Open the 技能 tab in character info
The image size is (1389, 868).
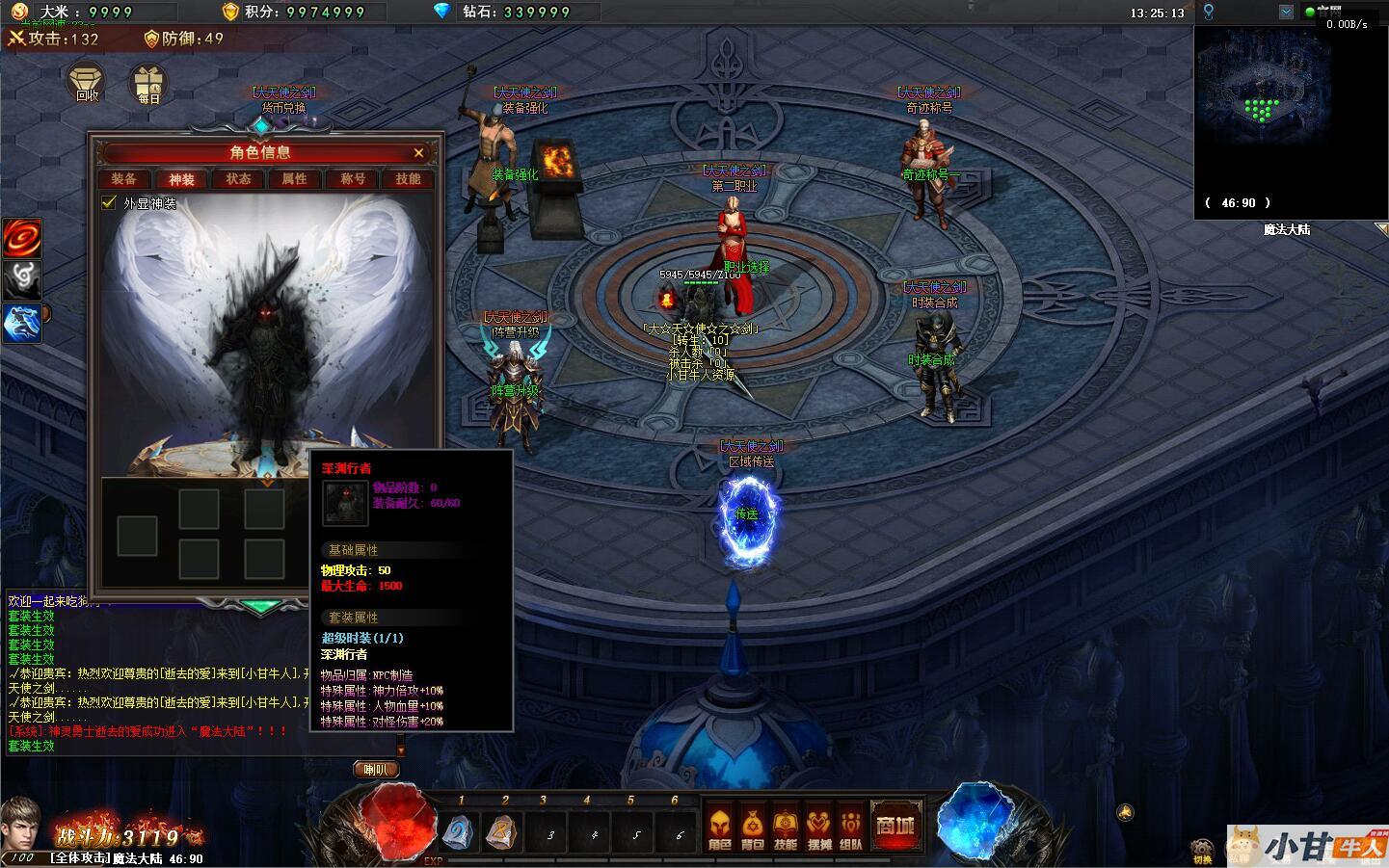pos(408,179)
